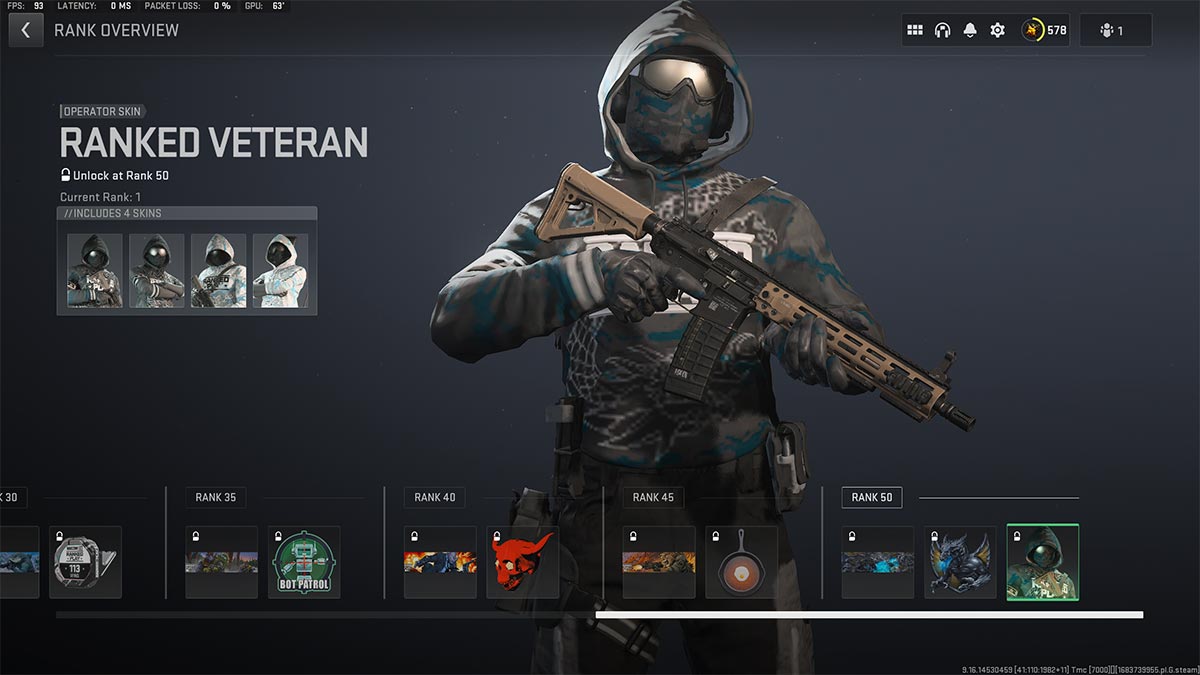Go back from Rank Overview
This screenshot has height=675, width=1200.
[x=26, y=30]
